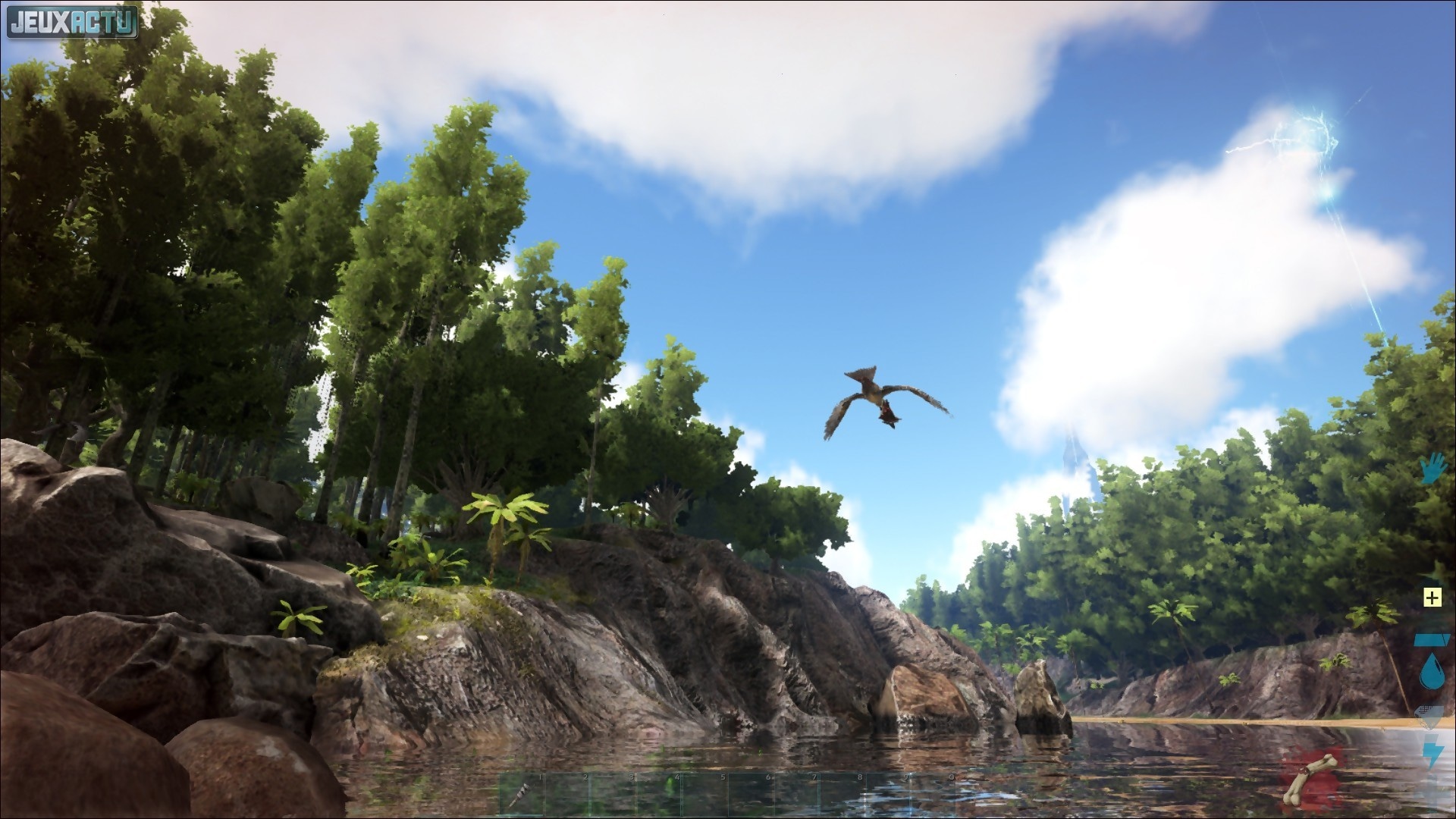Click the blue hand status icon
Image resolution: width=1456 pixels, height=819 pixels.
1433,469
